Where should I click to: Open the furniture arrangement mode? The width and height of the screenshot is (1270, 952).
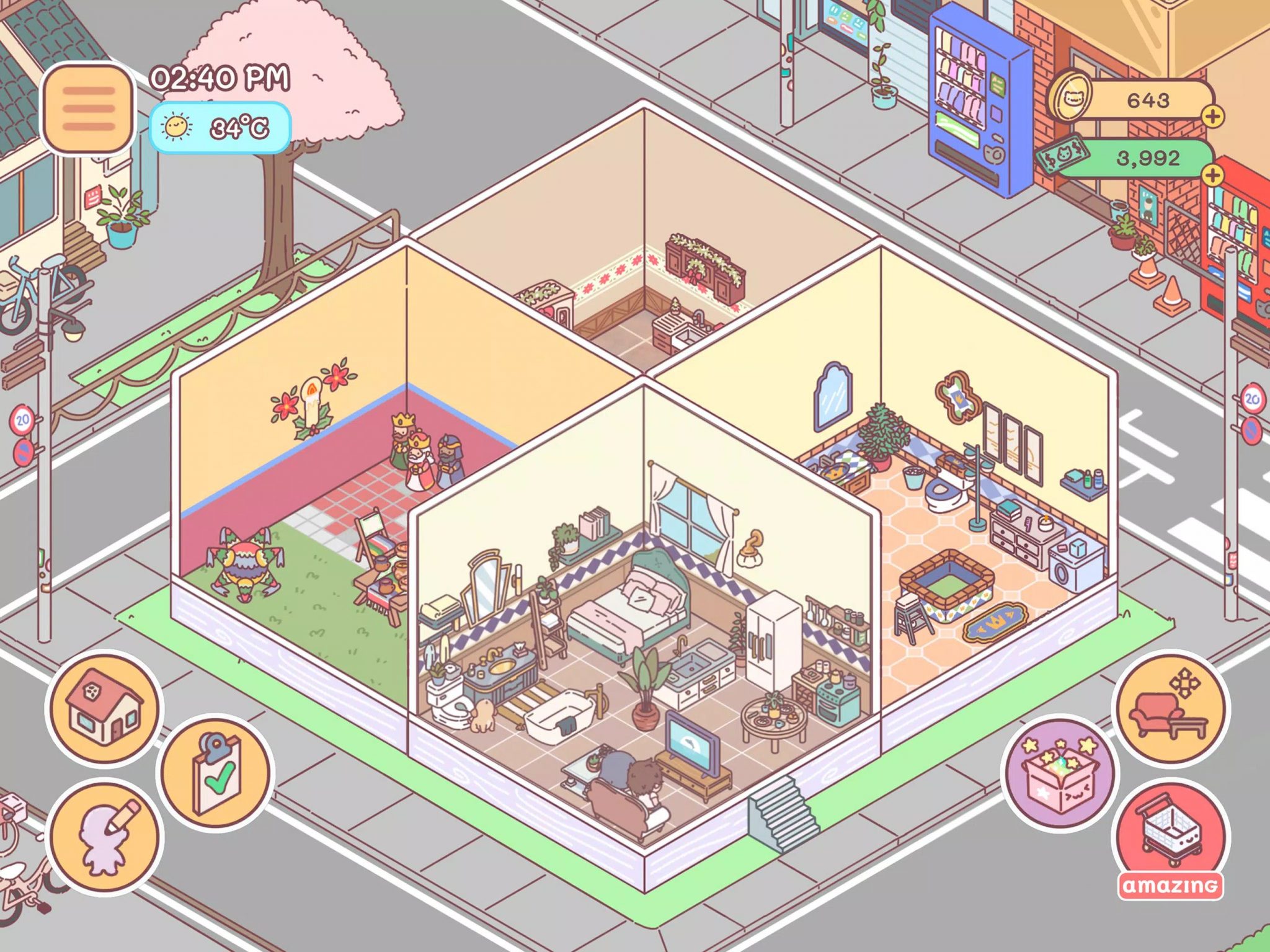tap(1171, 708)
